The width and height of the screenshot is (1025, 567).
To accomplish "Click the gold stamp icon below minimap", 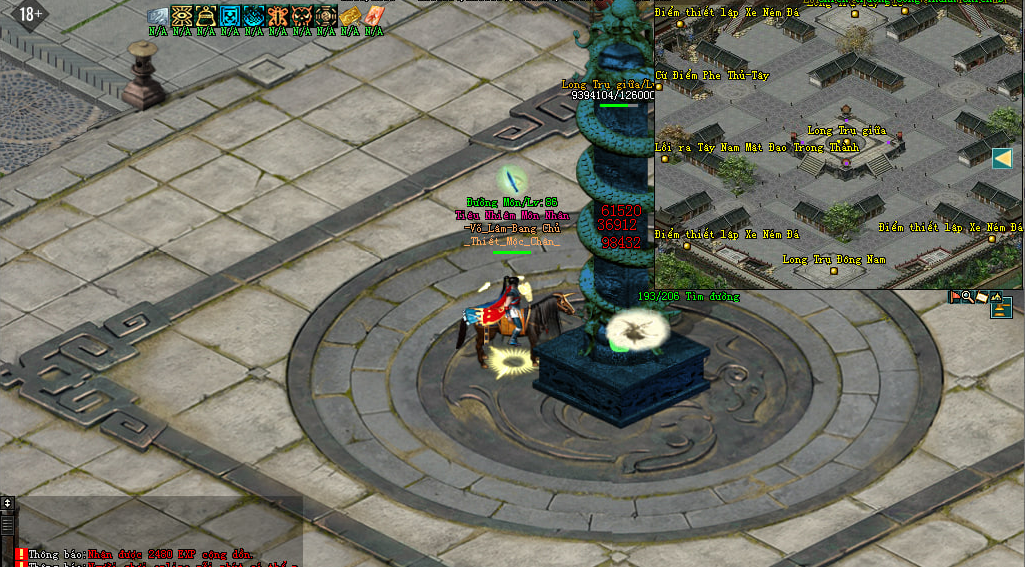I will click(1001, 311).
